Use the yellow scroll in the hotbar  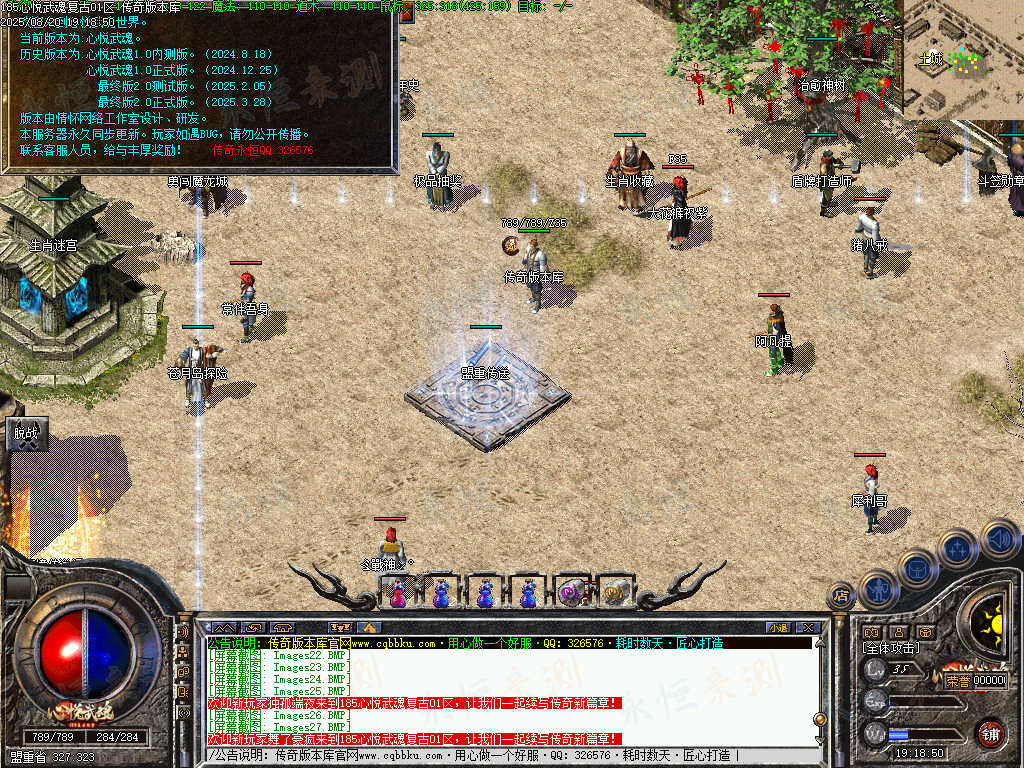tap(614, 594)
